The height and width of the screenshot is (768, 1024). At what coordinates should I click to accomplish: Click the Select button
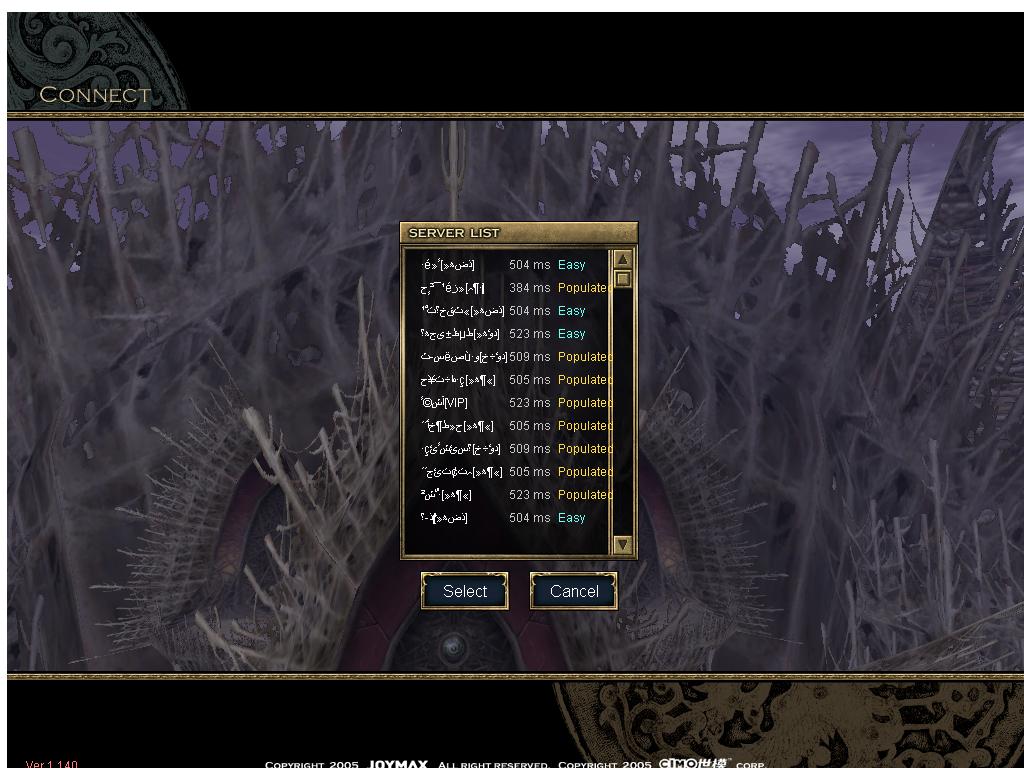click(x=465, y=591)
